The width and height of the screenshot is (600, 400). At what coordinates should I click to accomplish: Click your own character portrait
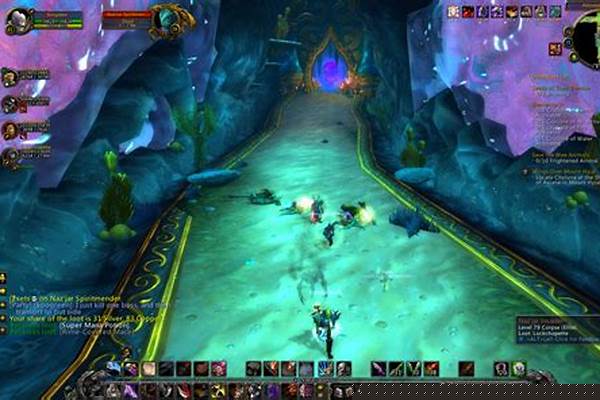pyautogui.click(x=18, y=20)
